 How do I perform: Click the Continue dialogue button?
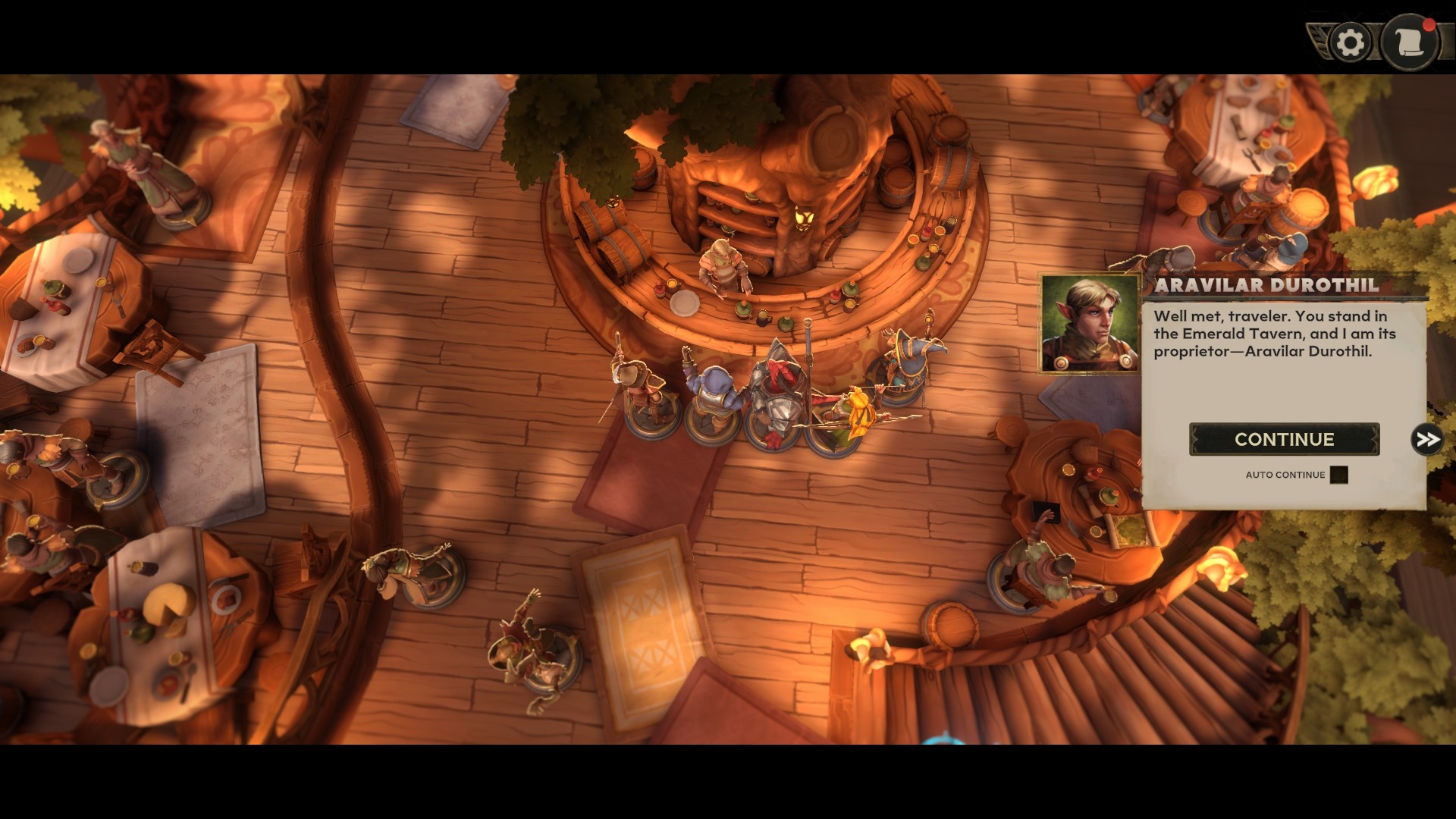(1284, 439)
